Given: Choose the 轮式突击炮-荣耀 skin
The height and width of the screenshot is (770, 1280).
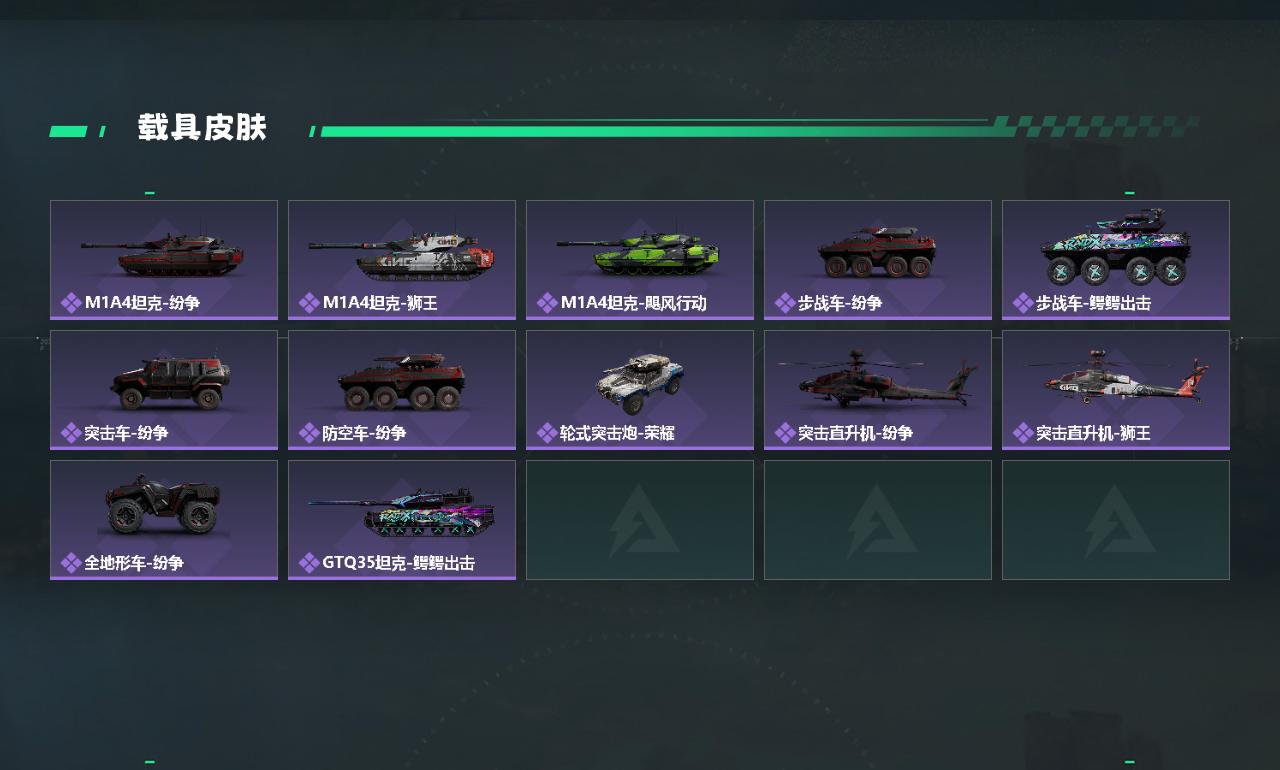Looking at the screenshot, I should coord(640,390).
